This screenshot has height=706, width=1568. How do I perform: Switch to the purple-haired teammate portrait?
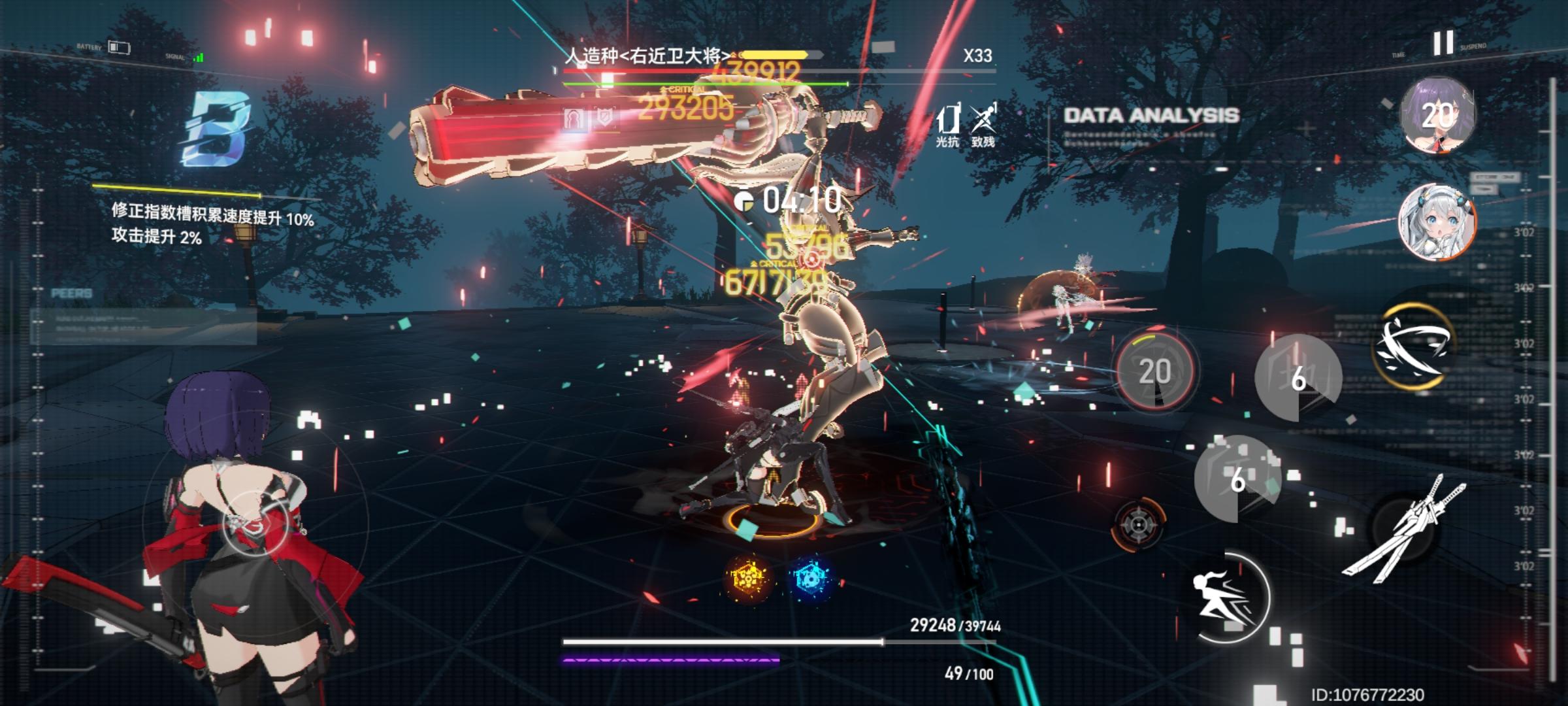1437,116
